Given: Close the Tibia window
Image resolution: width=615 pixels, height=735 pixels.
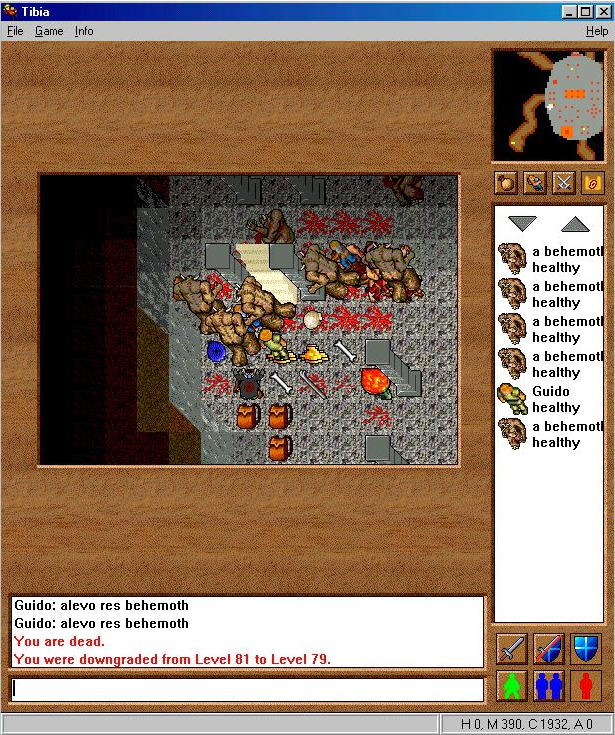Looking at the screenshot, I should coord(602,11).
